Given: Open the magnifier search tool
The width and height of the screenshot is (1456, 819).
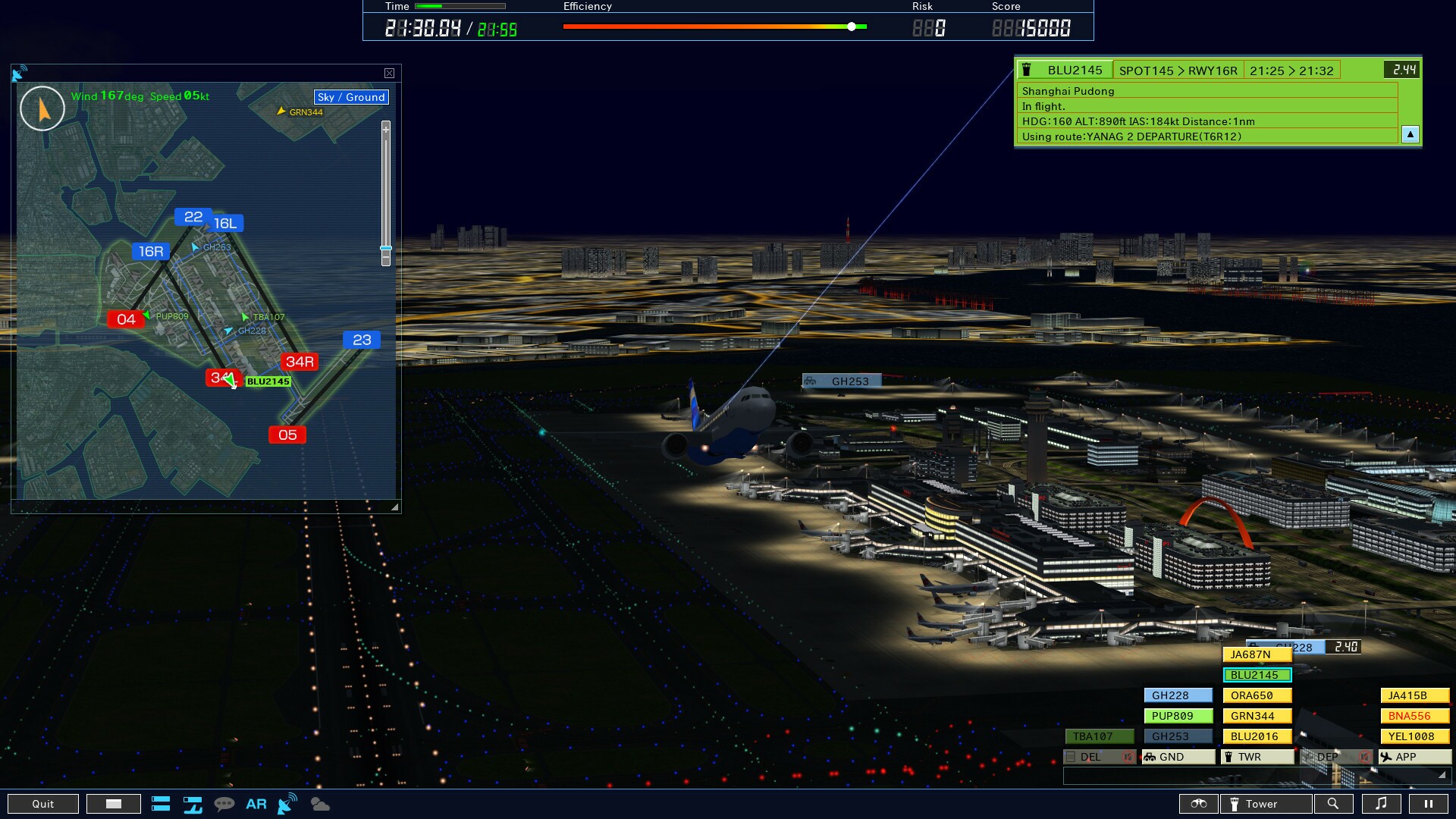Looking at the screenshot, I should tap(1333, 804).
